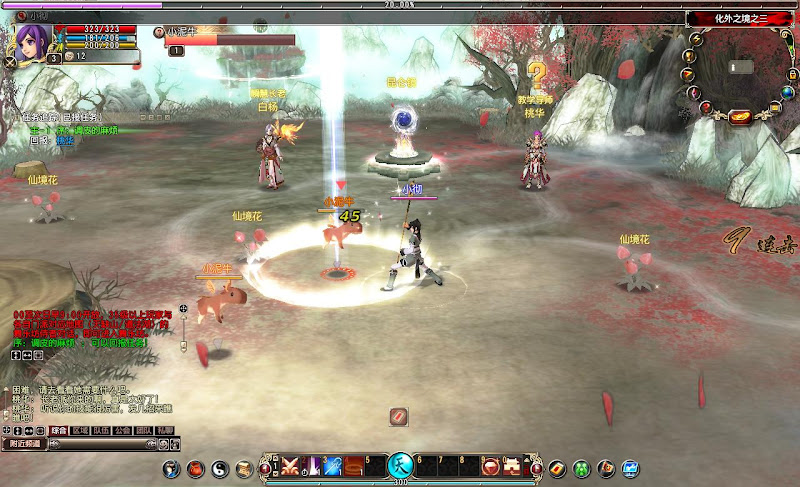
Task: Activate the red coiled skill in slot 4
Action: (x=354, y=467)
